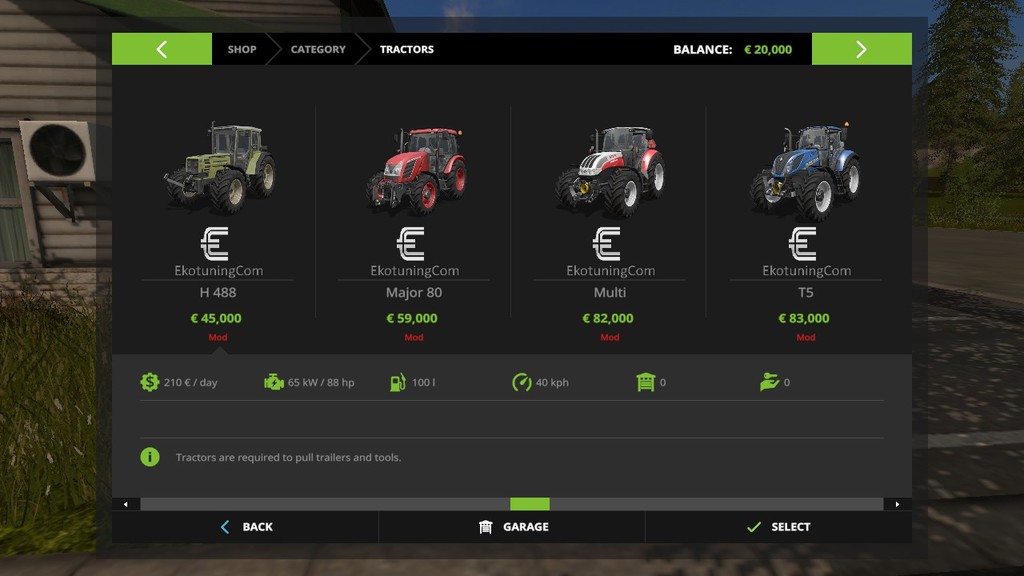Screen dimensions: 1024x576
Task: Open the Shop breadcrumb
Action: 241,49
